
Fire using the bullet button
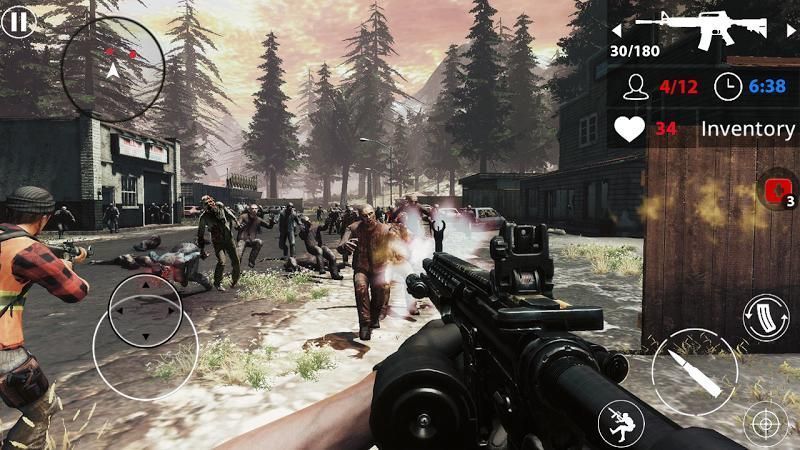click(694, 370)
